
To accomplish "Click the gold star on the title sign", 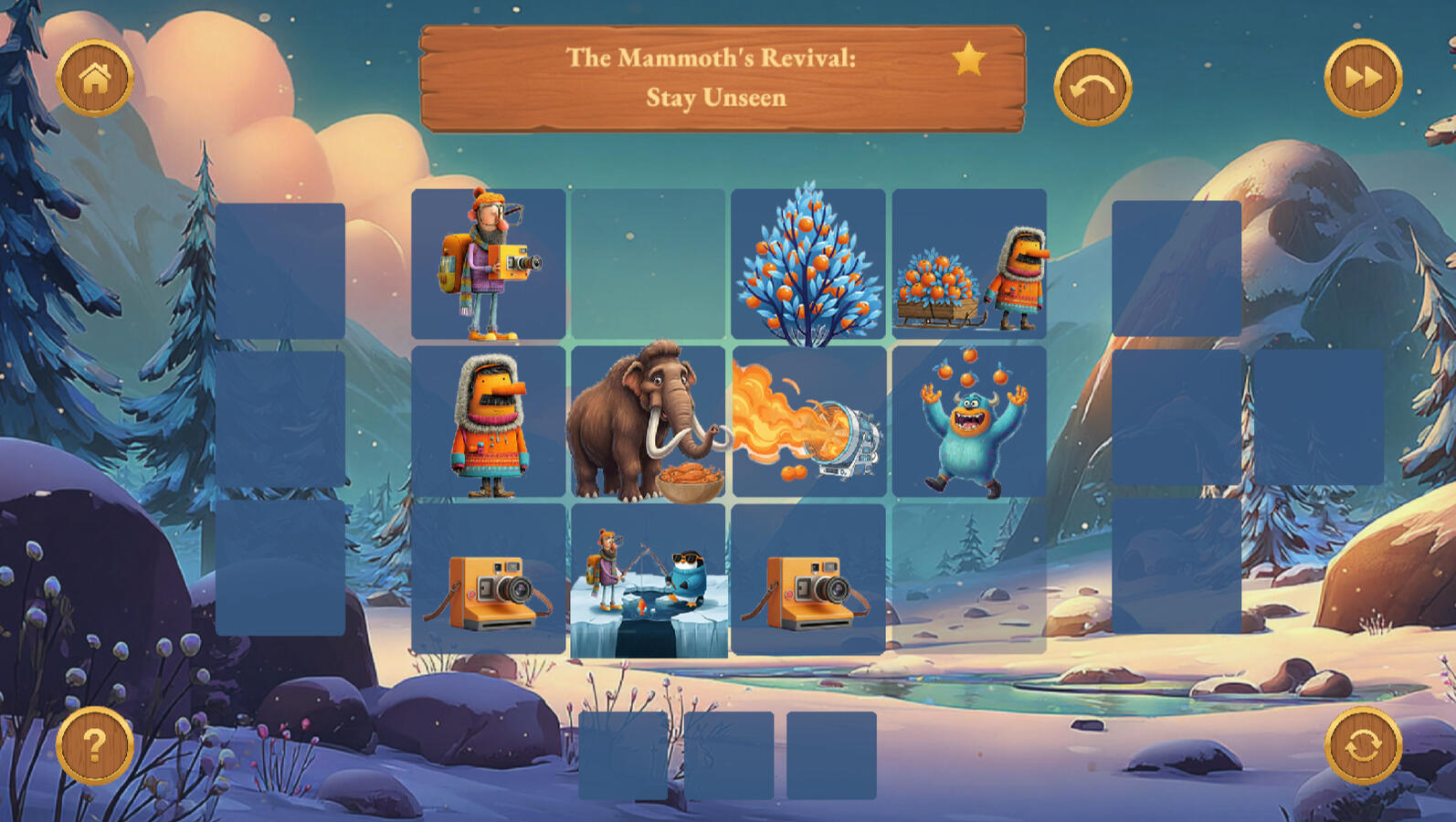I will 968,60.
